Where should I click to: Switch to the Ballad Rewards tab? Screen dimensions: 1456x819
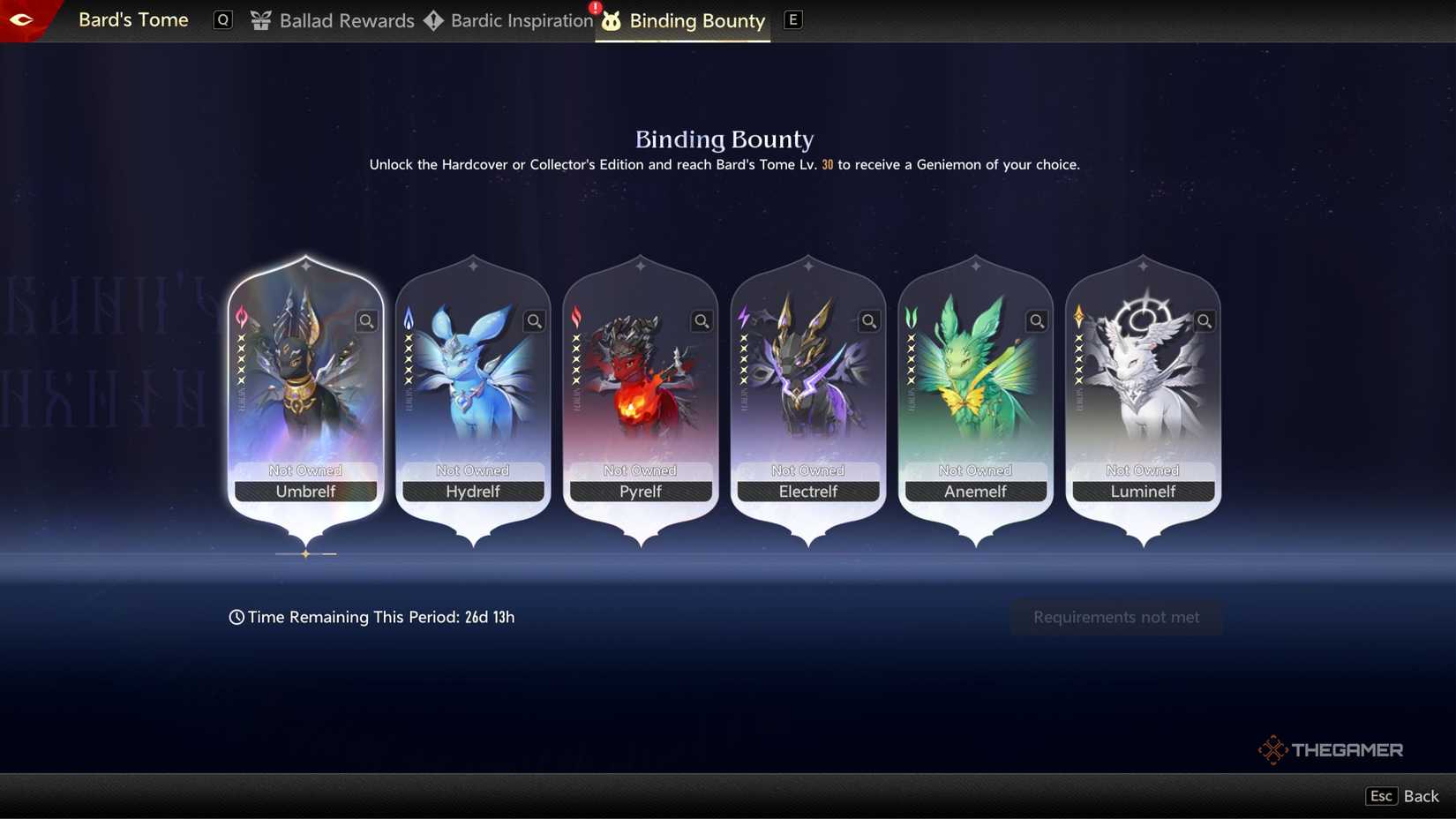(346, 20)
